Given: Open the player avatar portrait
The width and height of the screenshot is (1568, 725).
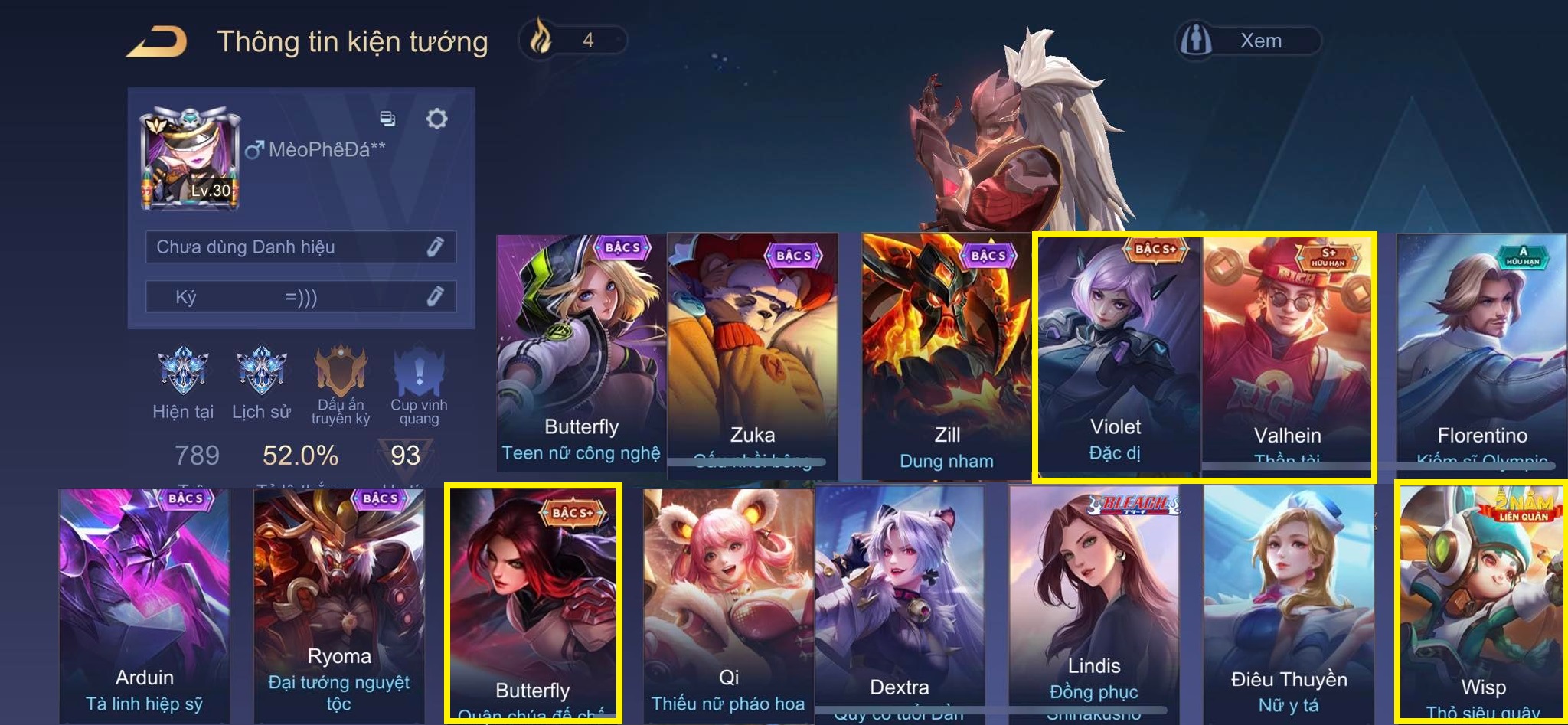Looking at the screenshot, I should pos(191,158).
